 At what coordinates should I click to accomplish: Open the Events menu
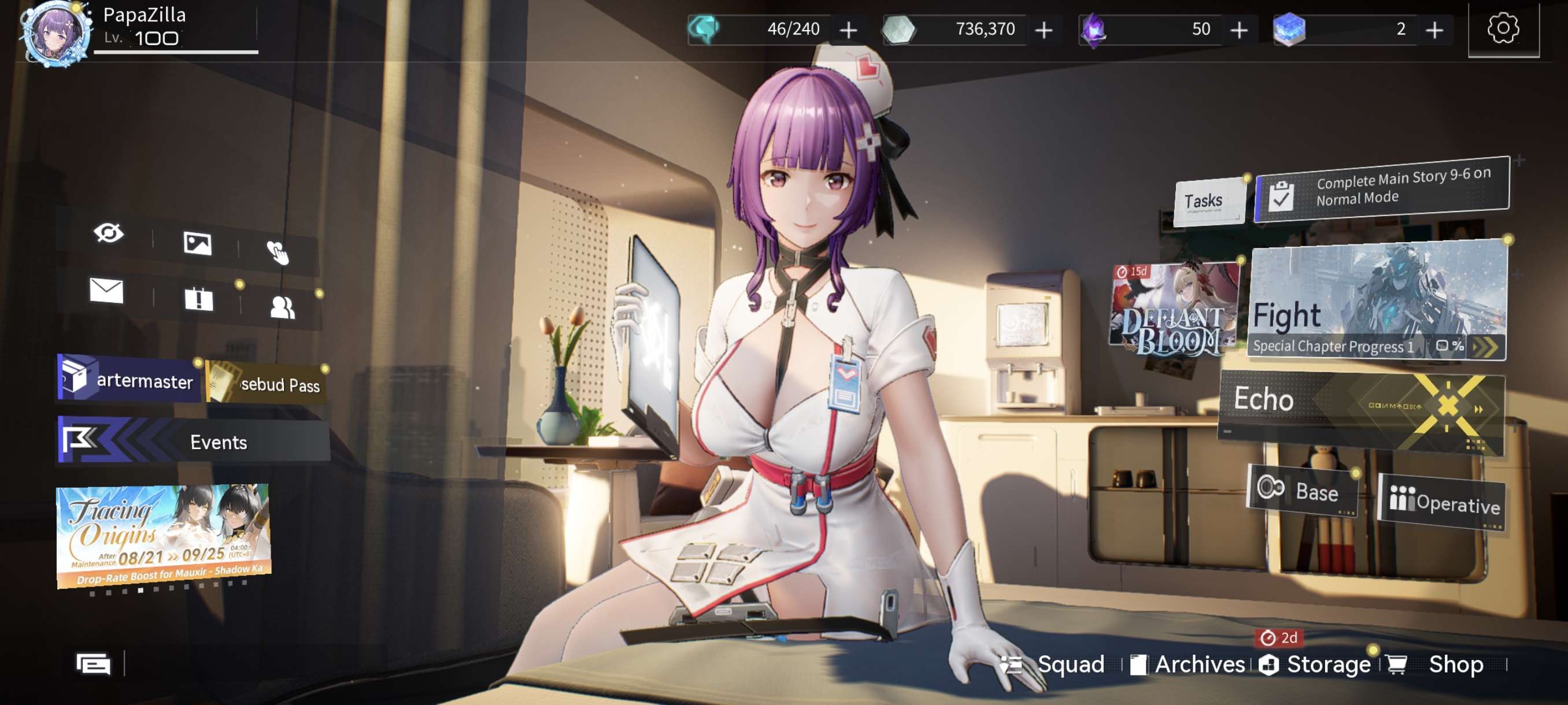click(x=194, y=440)
